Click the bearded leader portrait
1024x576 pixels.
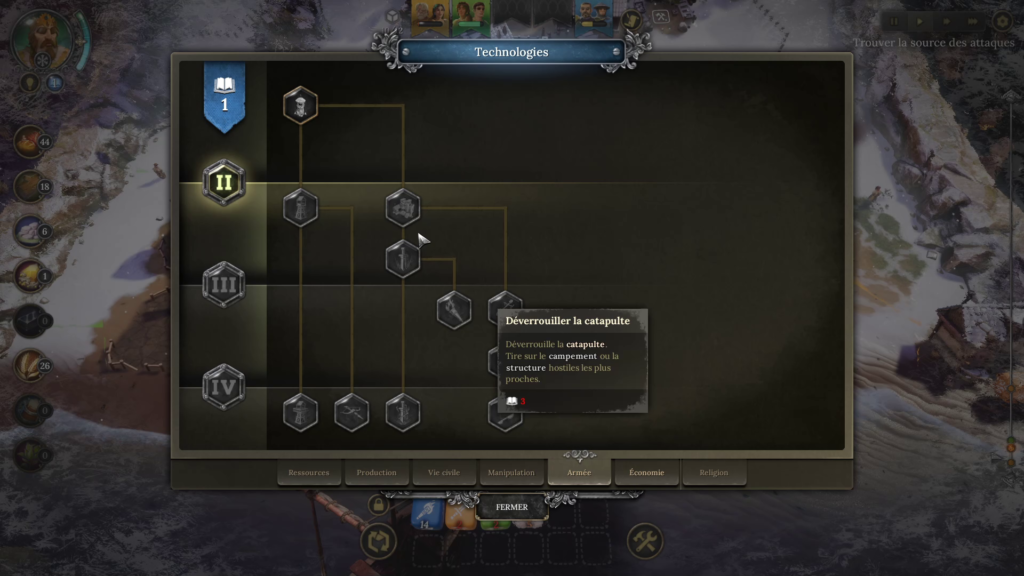point(42,39)
